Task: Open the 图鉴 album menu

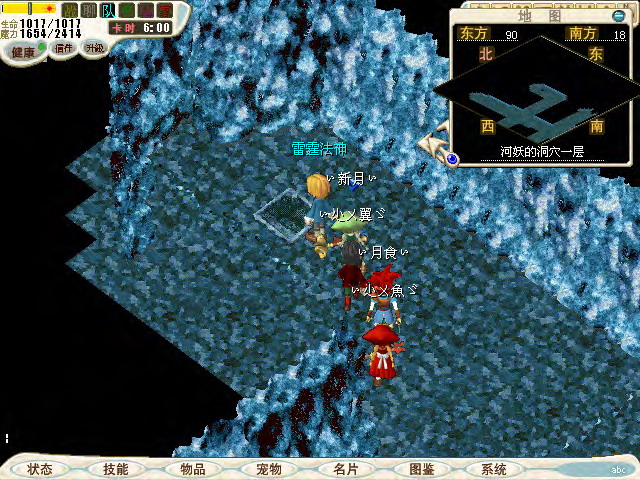Action: (421, 469)
